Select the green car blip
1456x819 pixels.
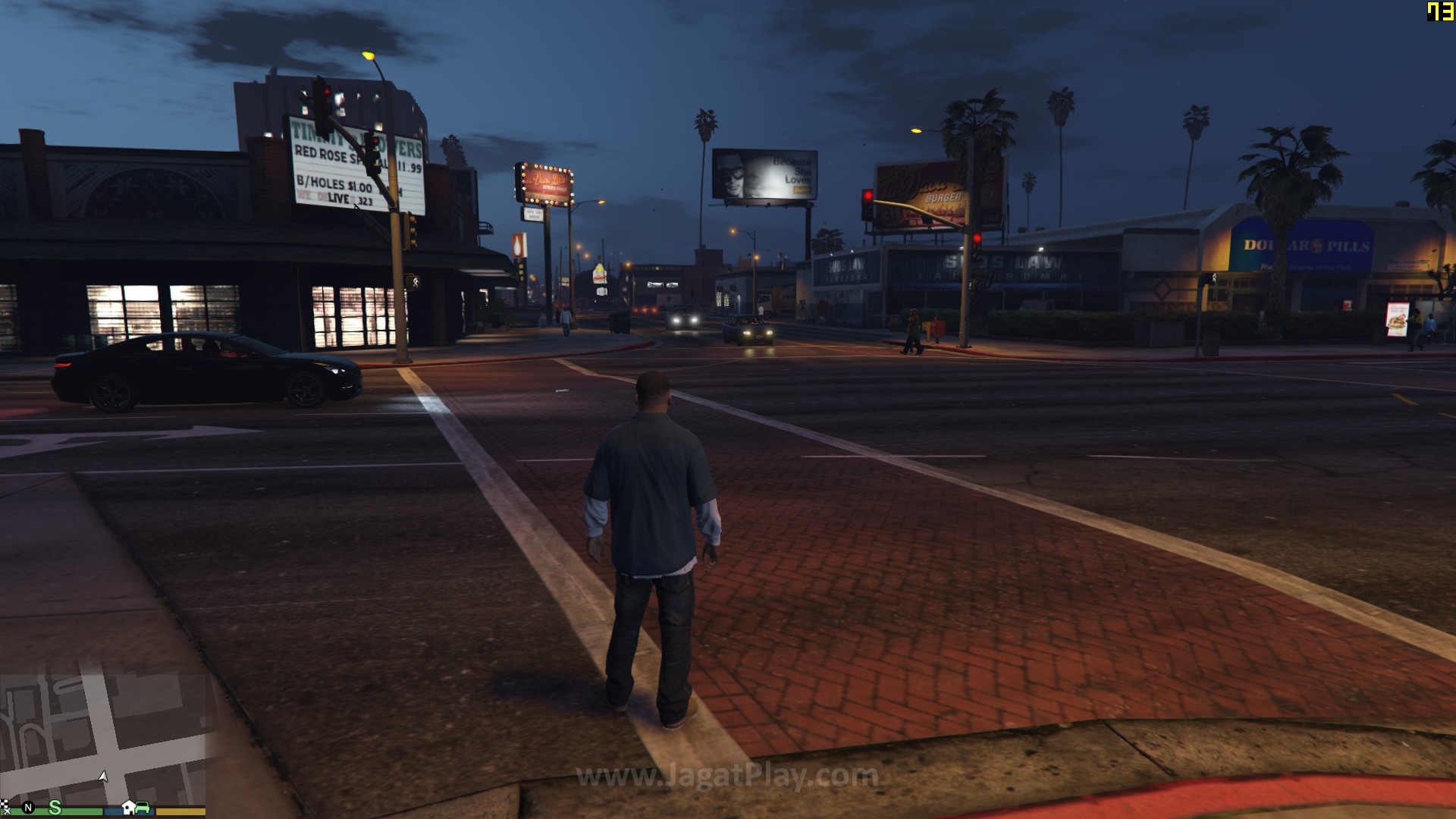[x=143, y=807]
